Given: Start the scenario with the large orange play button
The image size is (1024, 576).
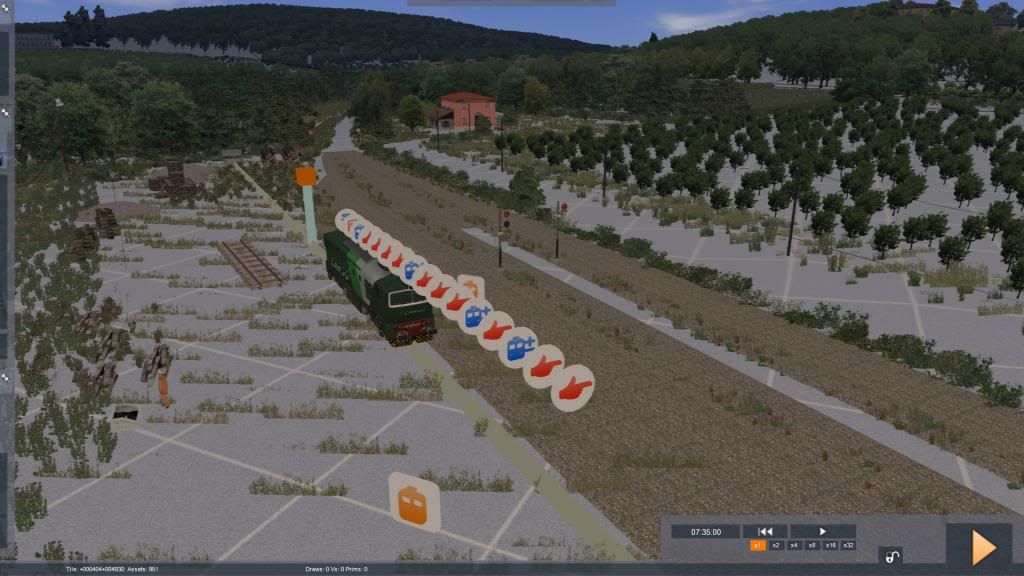Looking at the screenshot, I should click(983, 547).
